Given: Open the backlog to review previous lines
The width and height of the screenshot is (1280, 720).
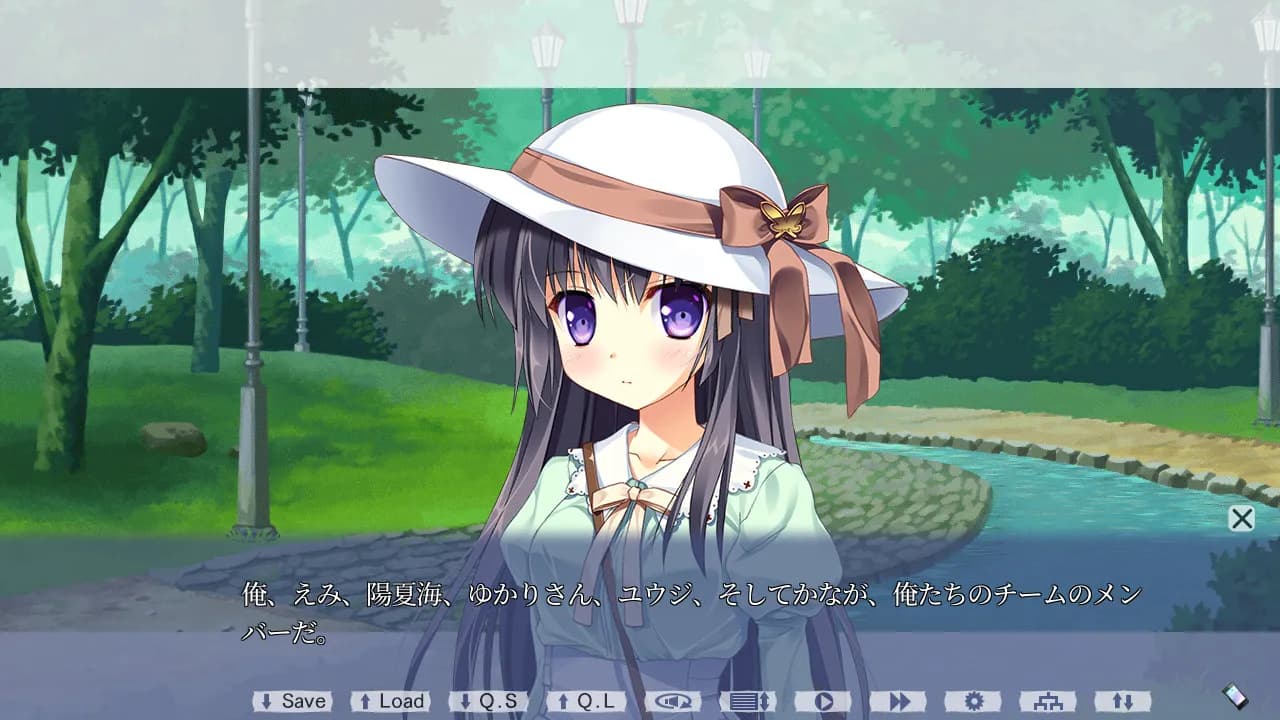Looking at the screenshot, I should point(748,701).
